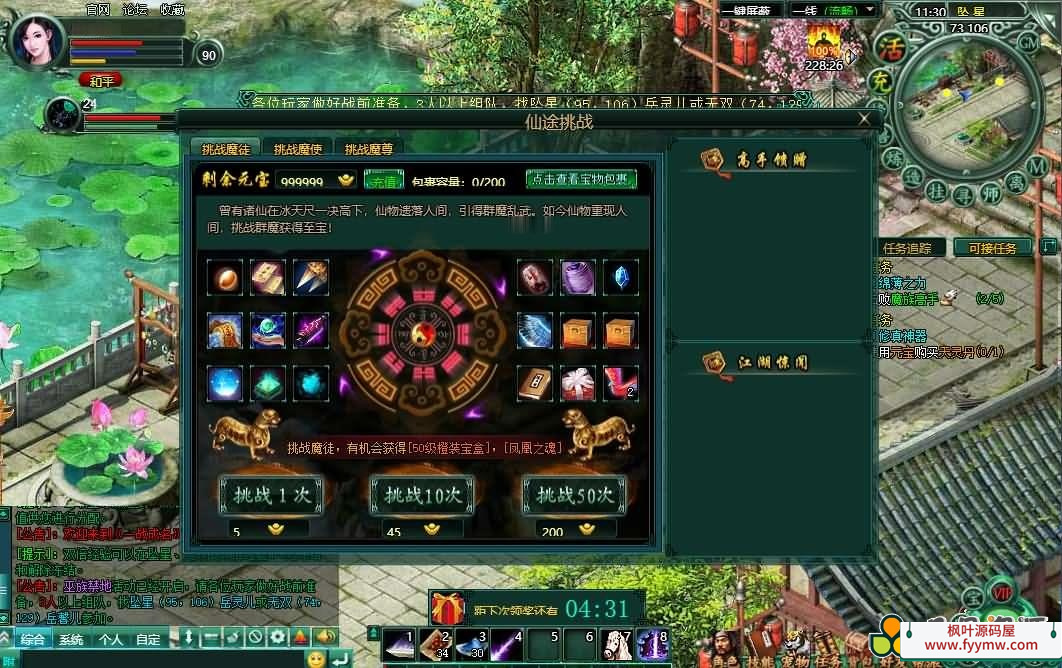Click the 活 activity button by the minimap
Viewport: 1062px width, 668px height.
coord(888,47)
